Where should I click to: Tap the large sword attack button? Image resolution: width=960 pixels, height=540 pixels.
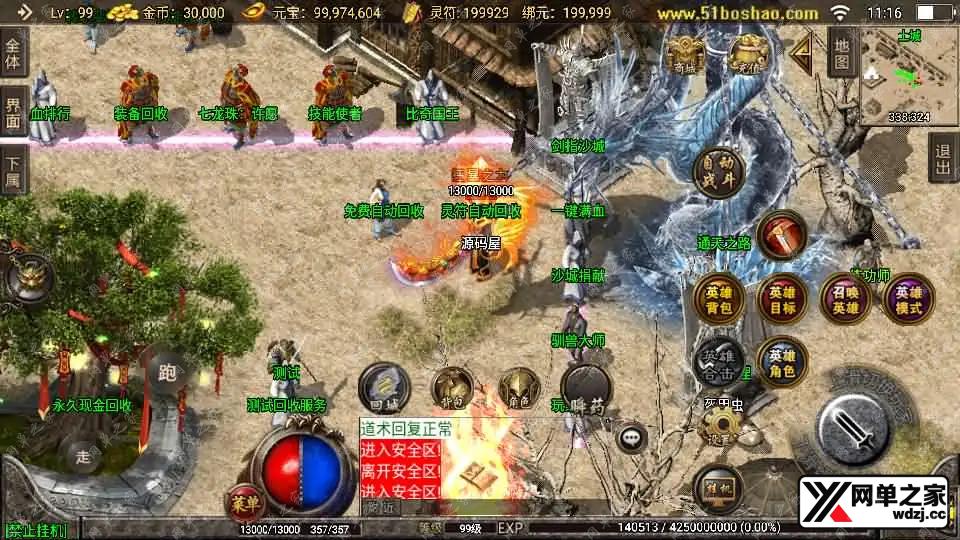(853, 420)
